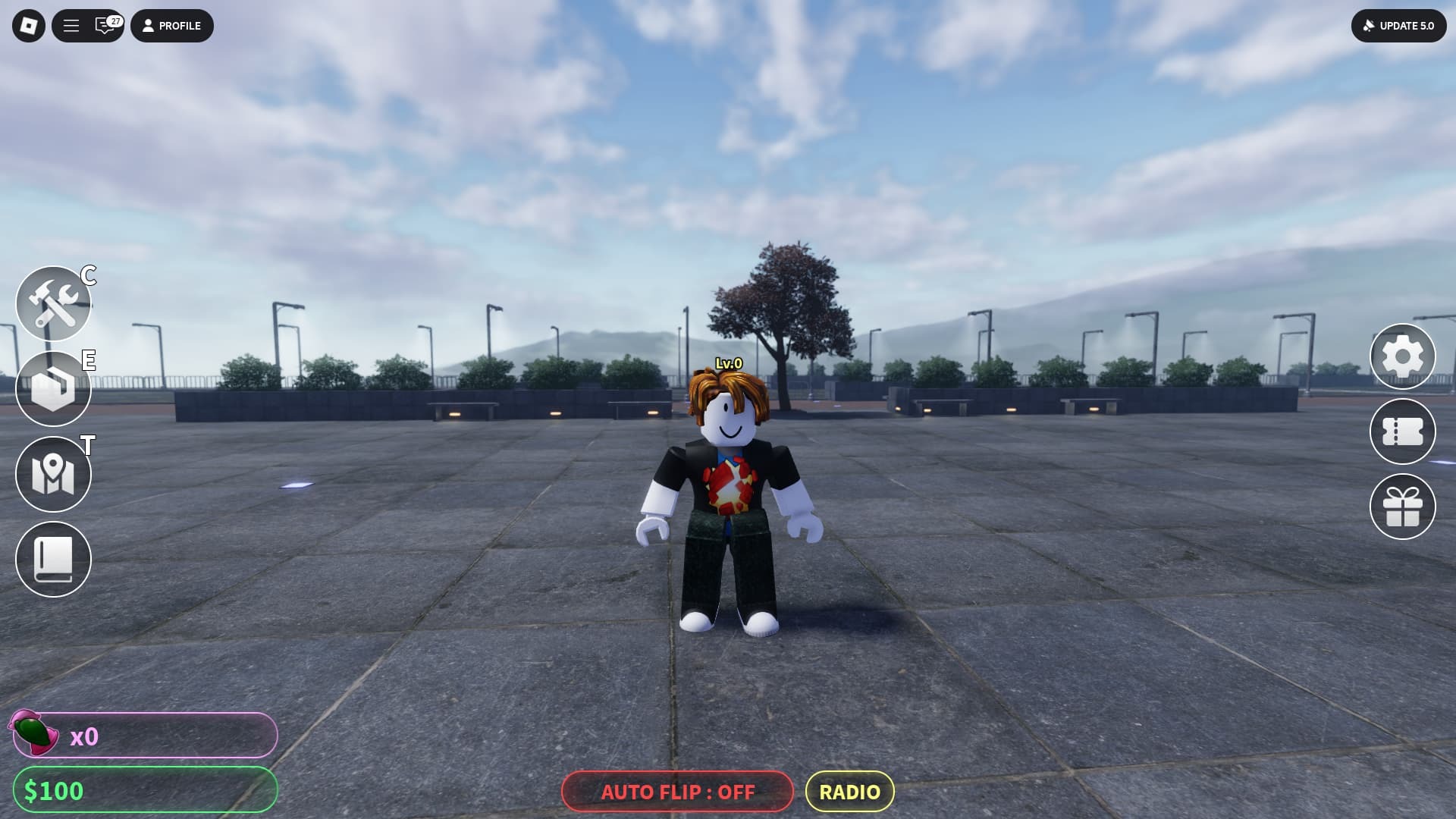
Task: Open the hamburger menu in top bar
Action: point(71,26)
